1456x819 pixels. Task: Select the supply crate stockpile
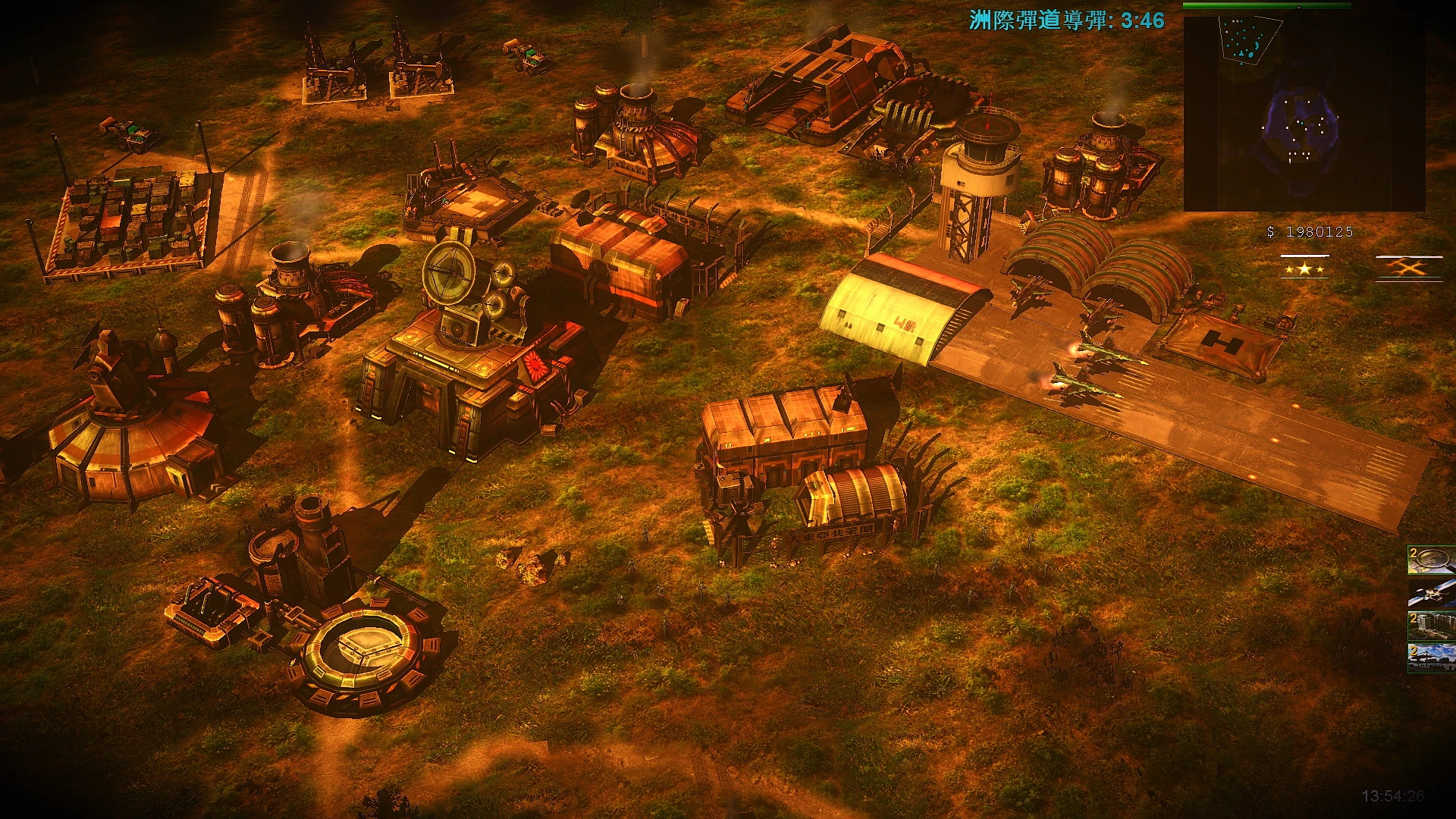(x=129, y=220)
